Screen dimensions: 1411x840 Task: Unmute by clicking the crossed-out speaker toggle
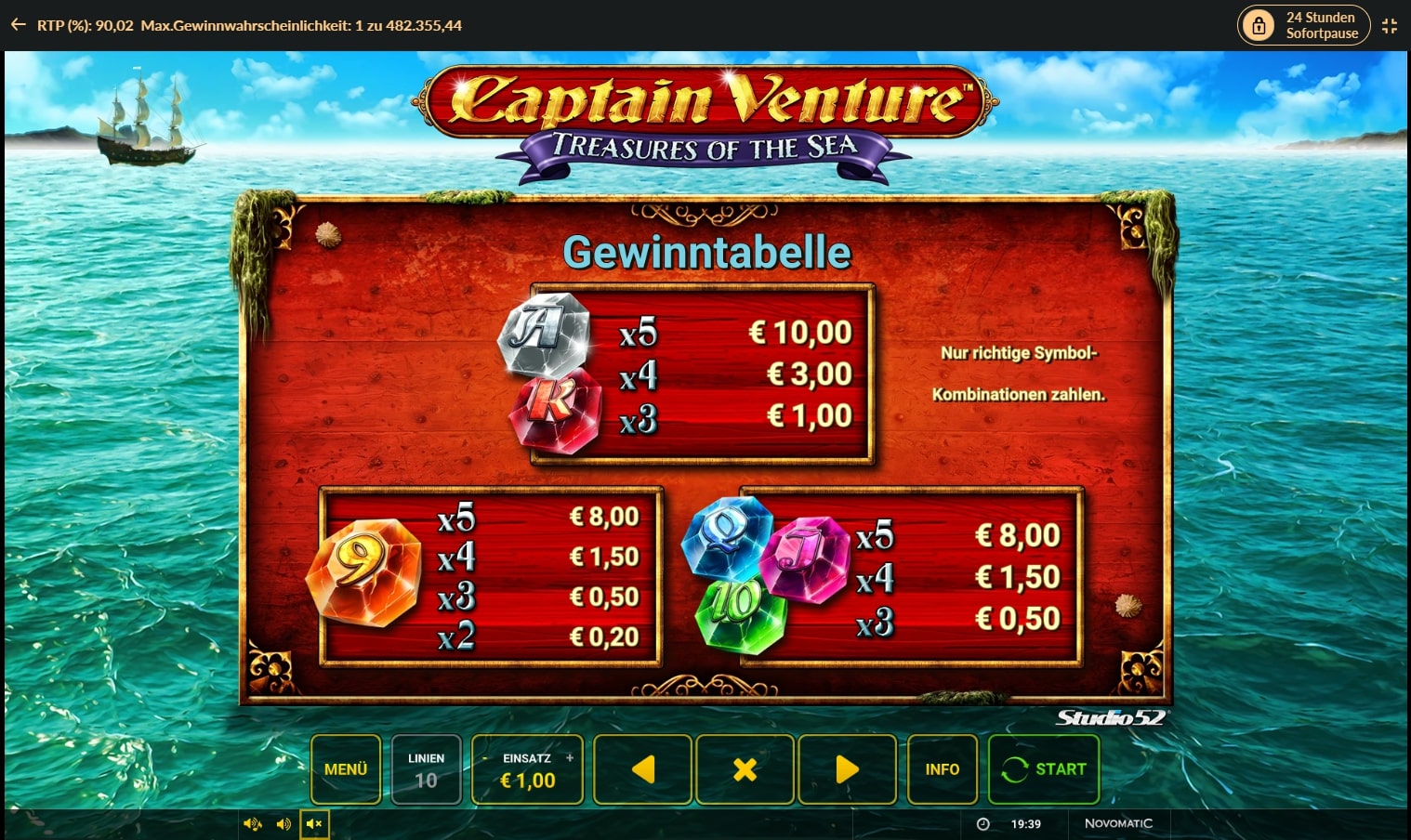(314, 823)
